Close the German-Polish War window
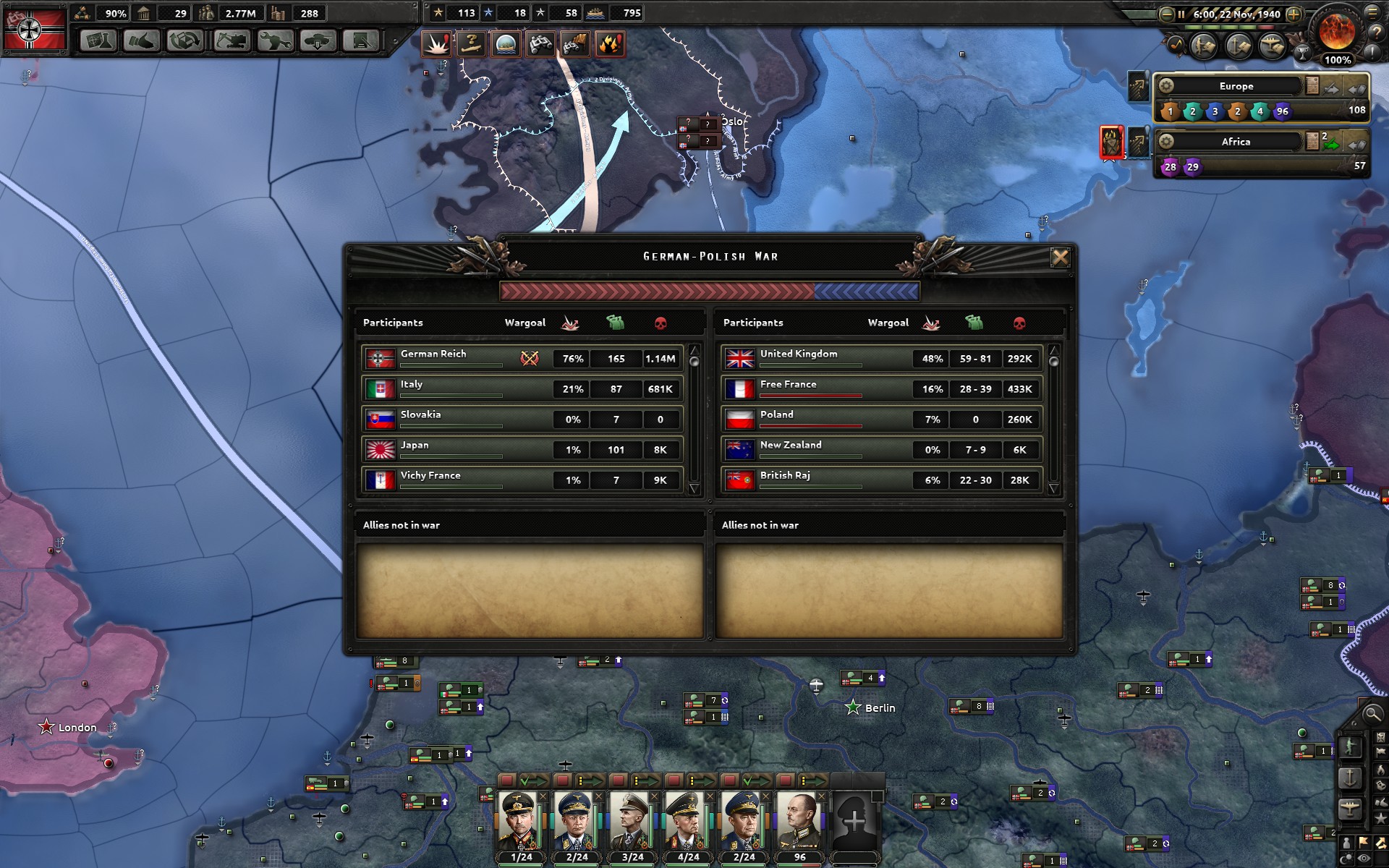 (x=1060, y=258)
